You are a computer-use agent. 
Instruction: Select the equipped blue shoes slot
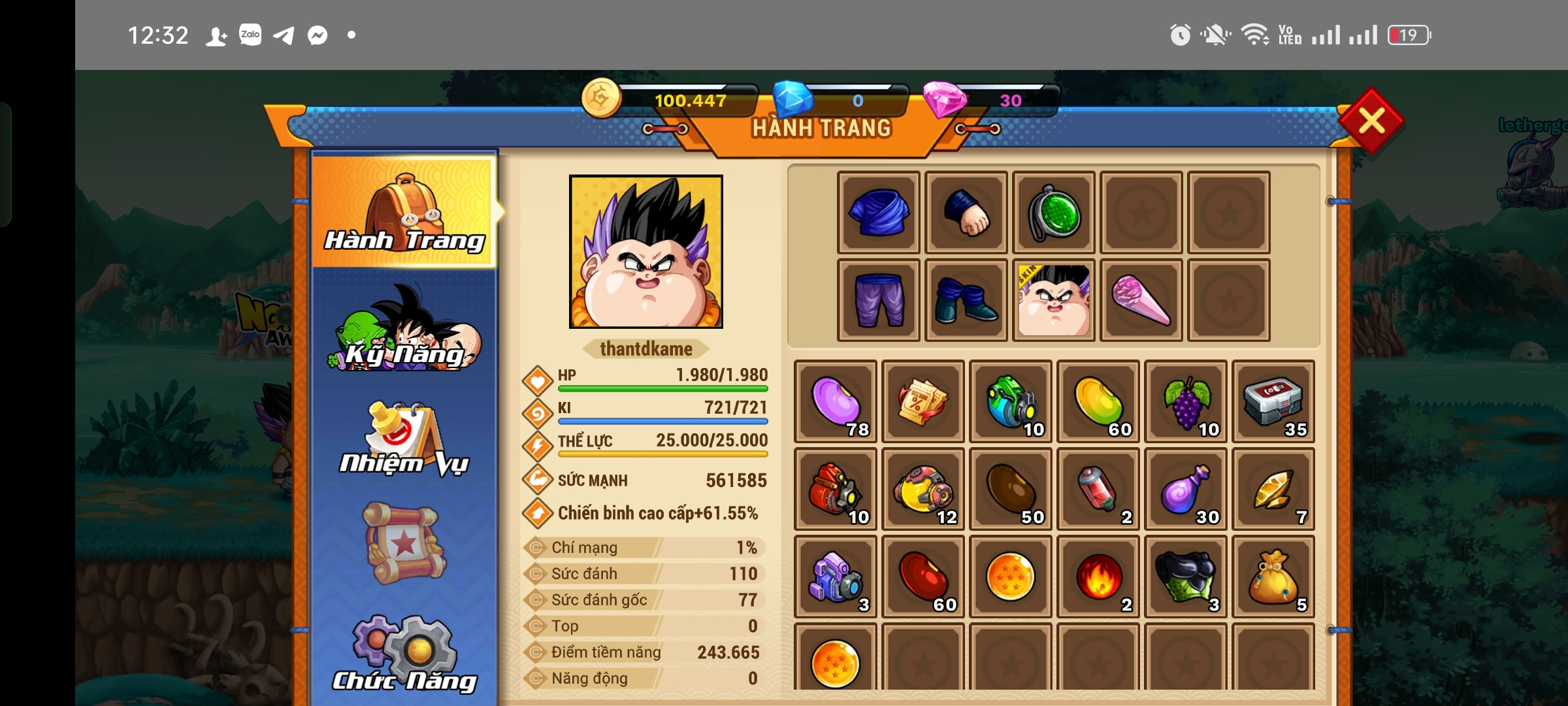click(966, 300)
